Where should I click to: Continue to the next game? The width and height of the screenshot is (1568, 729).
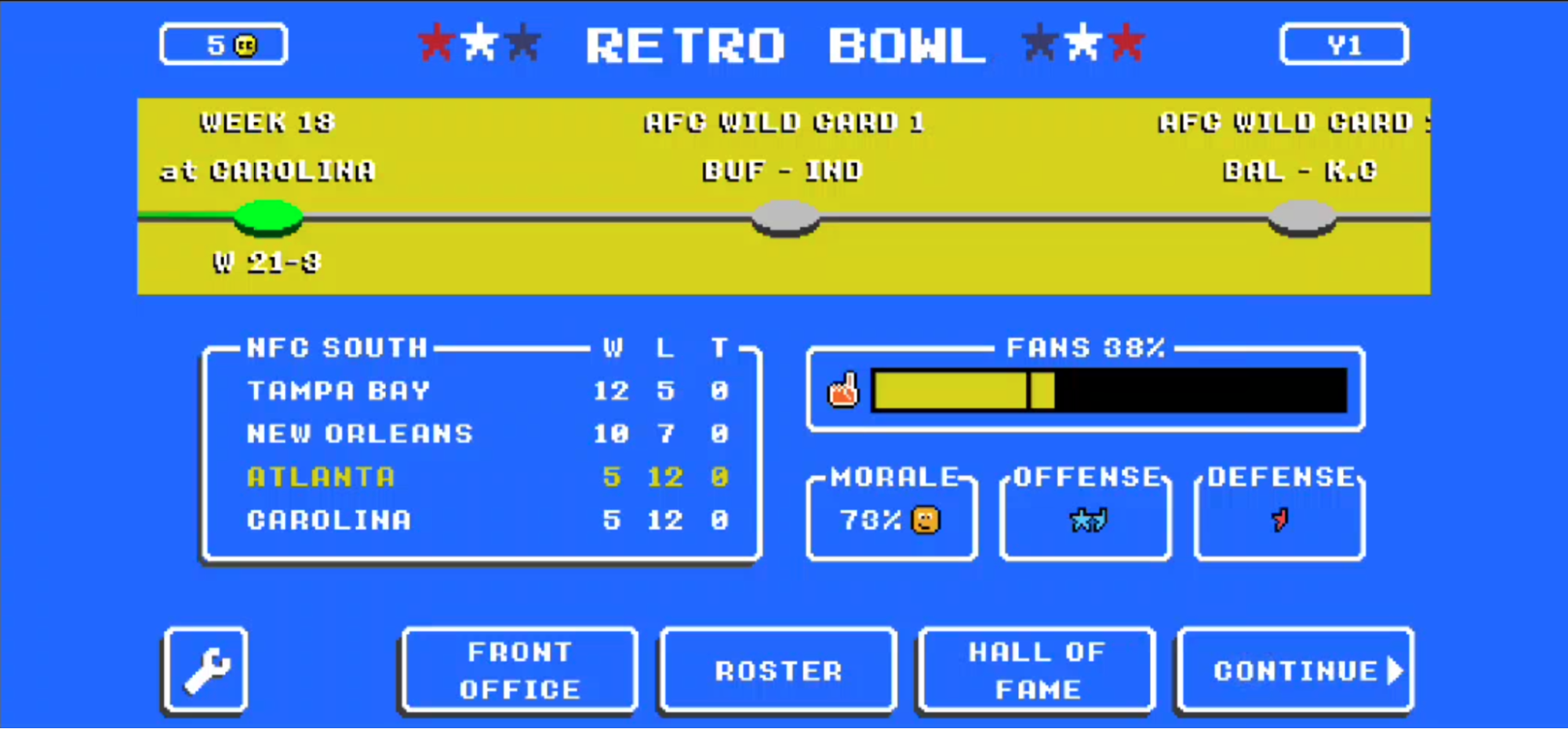pos(1295,671)
